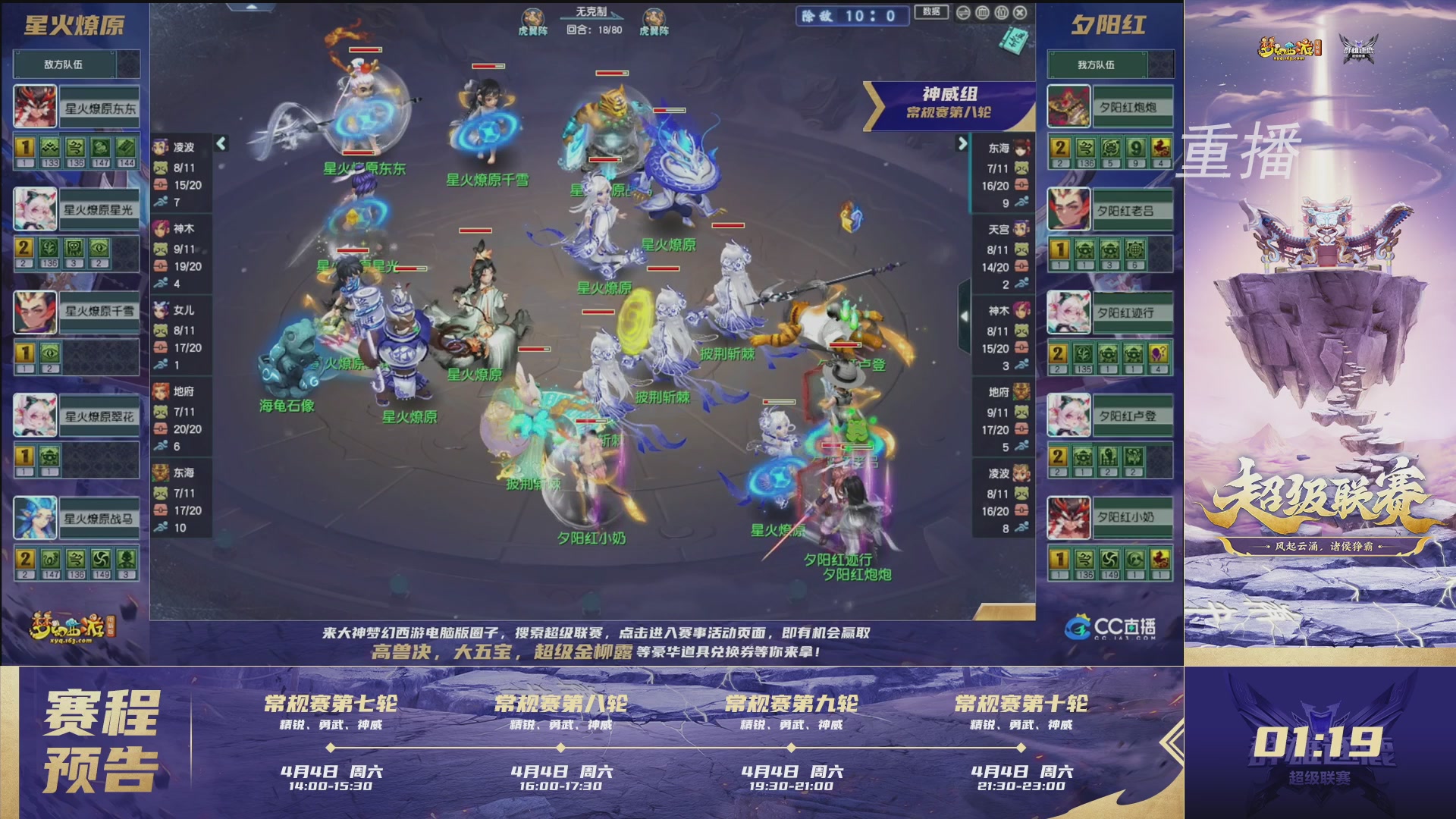Click 夕阳红老吕's green skill icon showing 6
This screenshot has height=819, width=1456.
tap(1136, 250)
